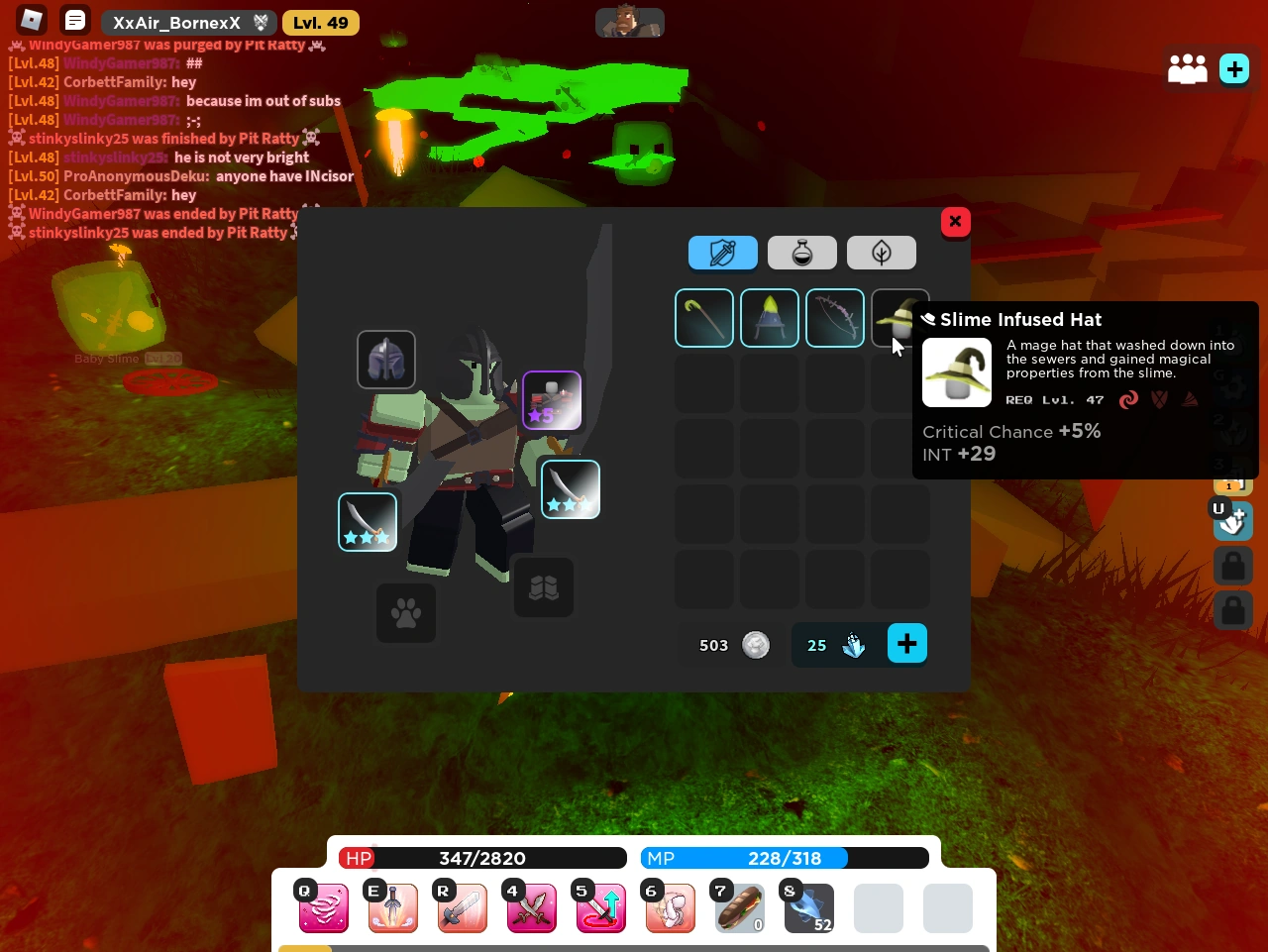Screen dimensions: 1268x952
Task: Use the sandwich item in slot 7
Action: [x=740, y=908]
